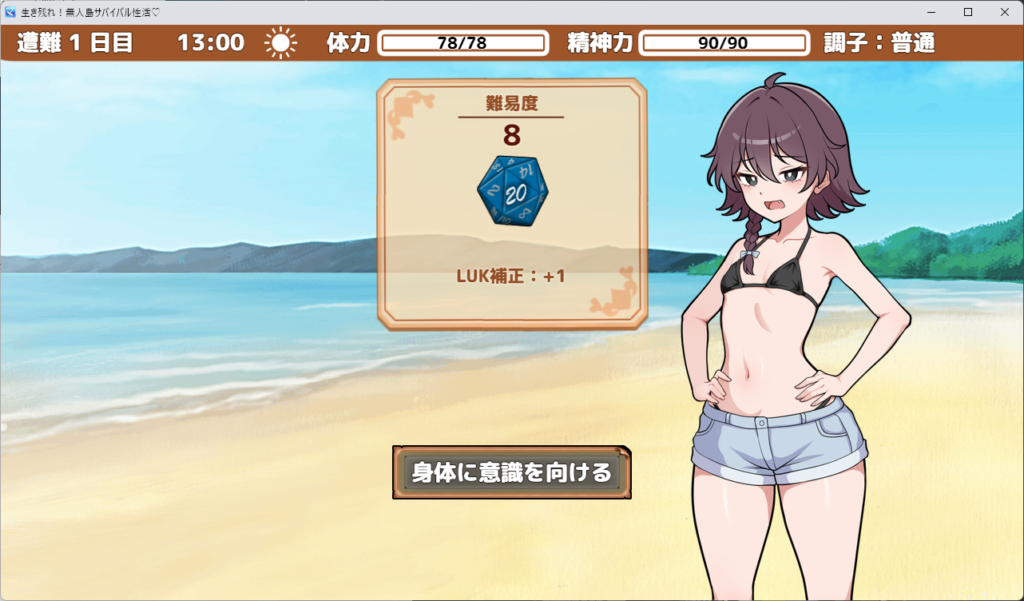The width and height of the screenshot is (1024, 601).
Task: Close the game window
Action: pos(1002,12)
